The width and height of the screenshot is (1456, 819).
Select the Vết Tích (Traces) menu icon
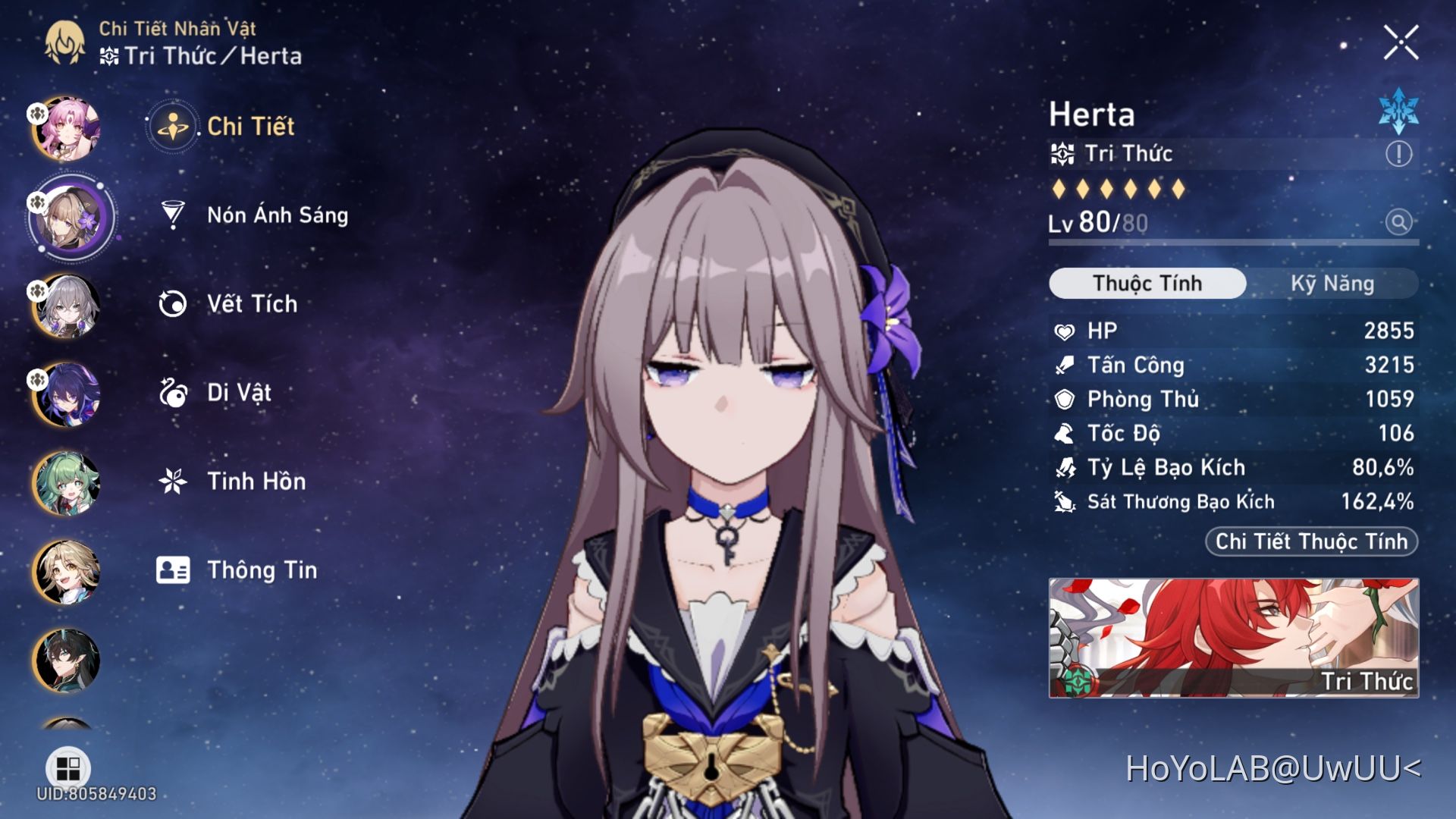tap(175, 303)
